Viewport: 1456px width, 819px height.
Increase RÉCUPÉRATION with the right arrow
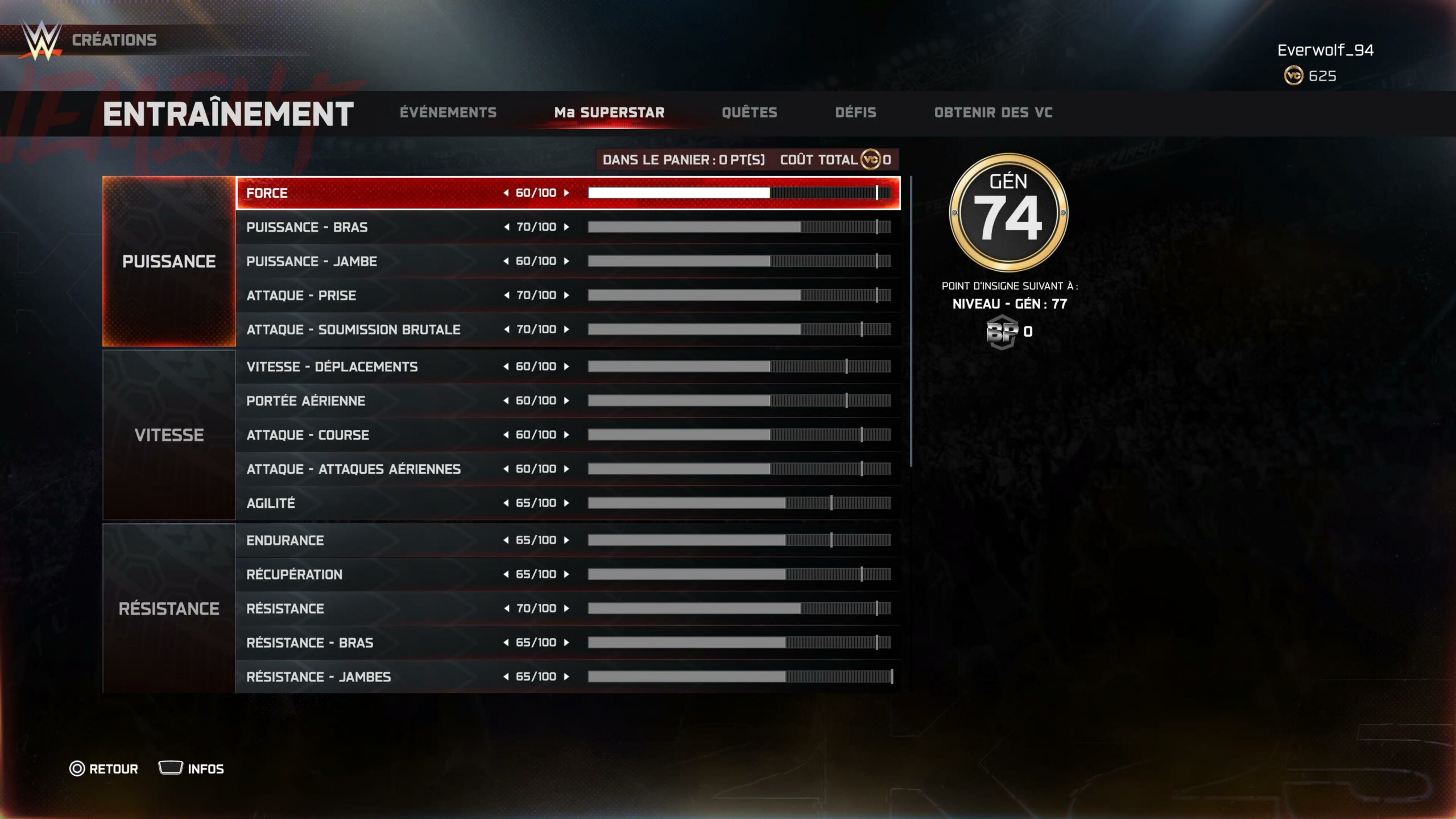[566, 574]
